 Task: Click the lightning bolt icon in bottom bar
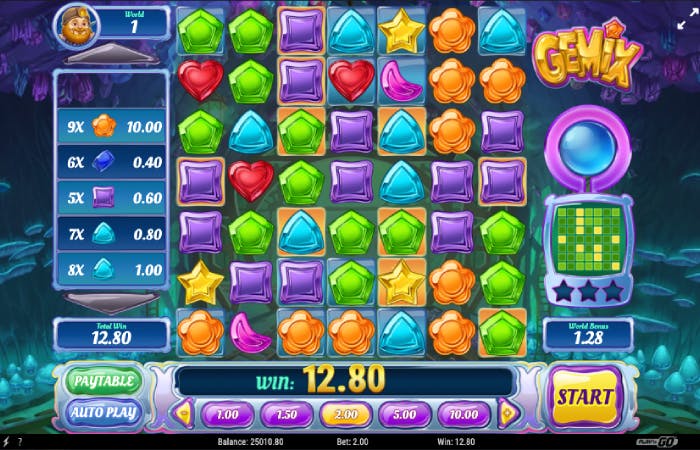(x=7, y=441)
